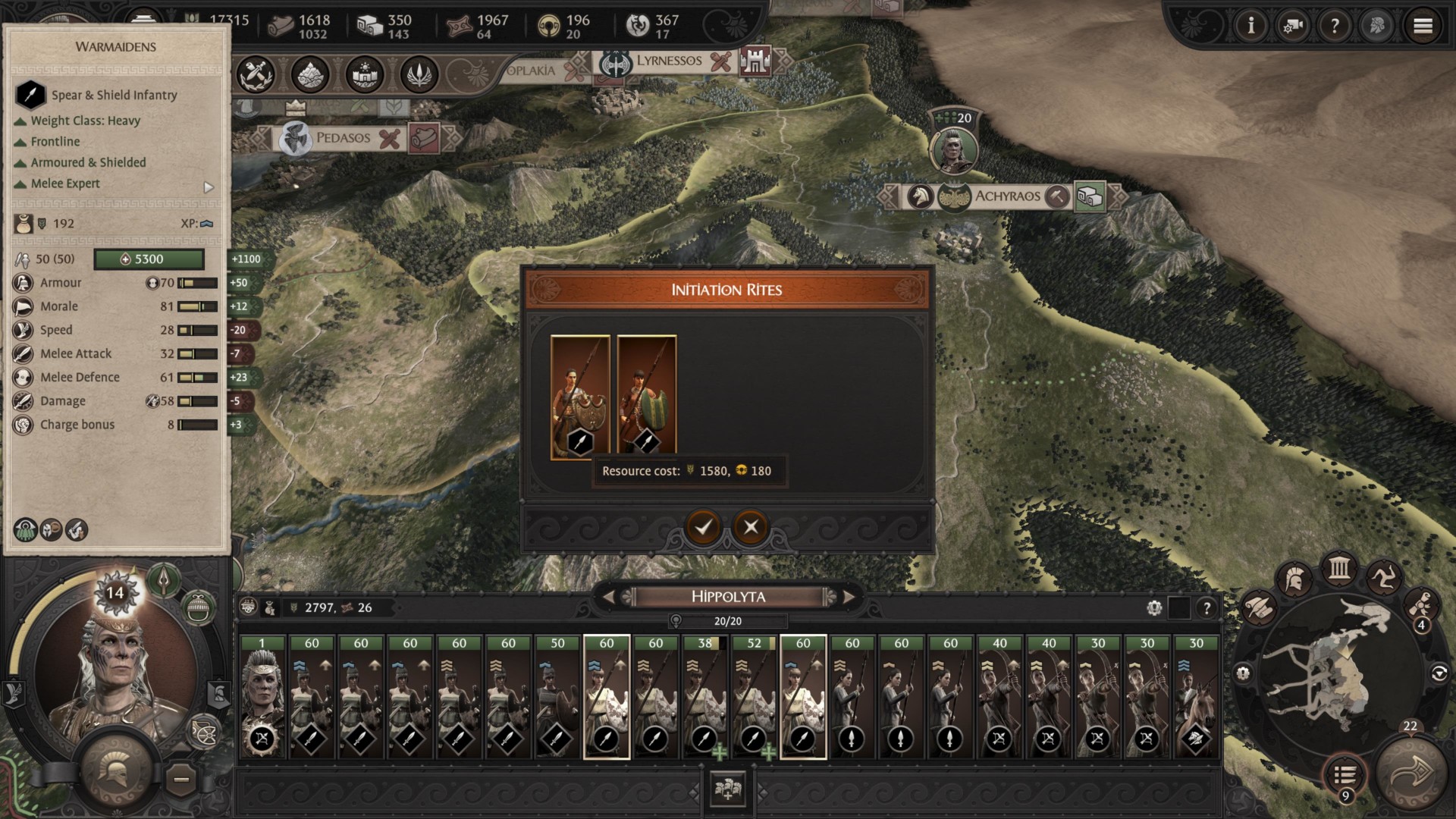Open the lists button above badge 9
This screenshot has height=819, width=1456.
pos(1345,775)
